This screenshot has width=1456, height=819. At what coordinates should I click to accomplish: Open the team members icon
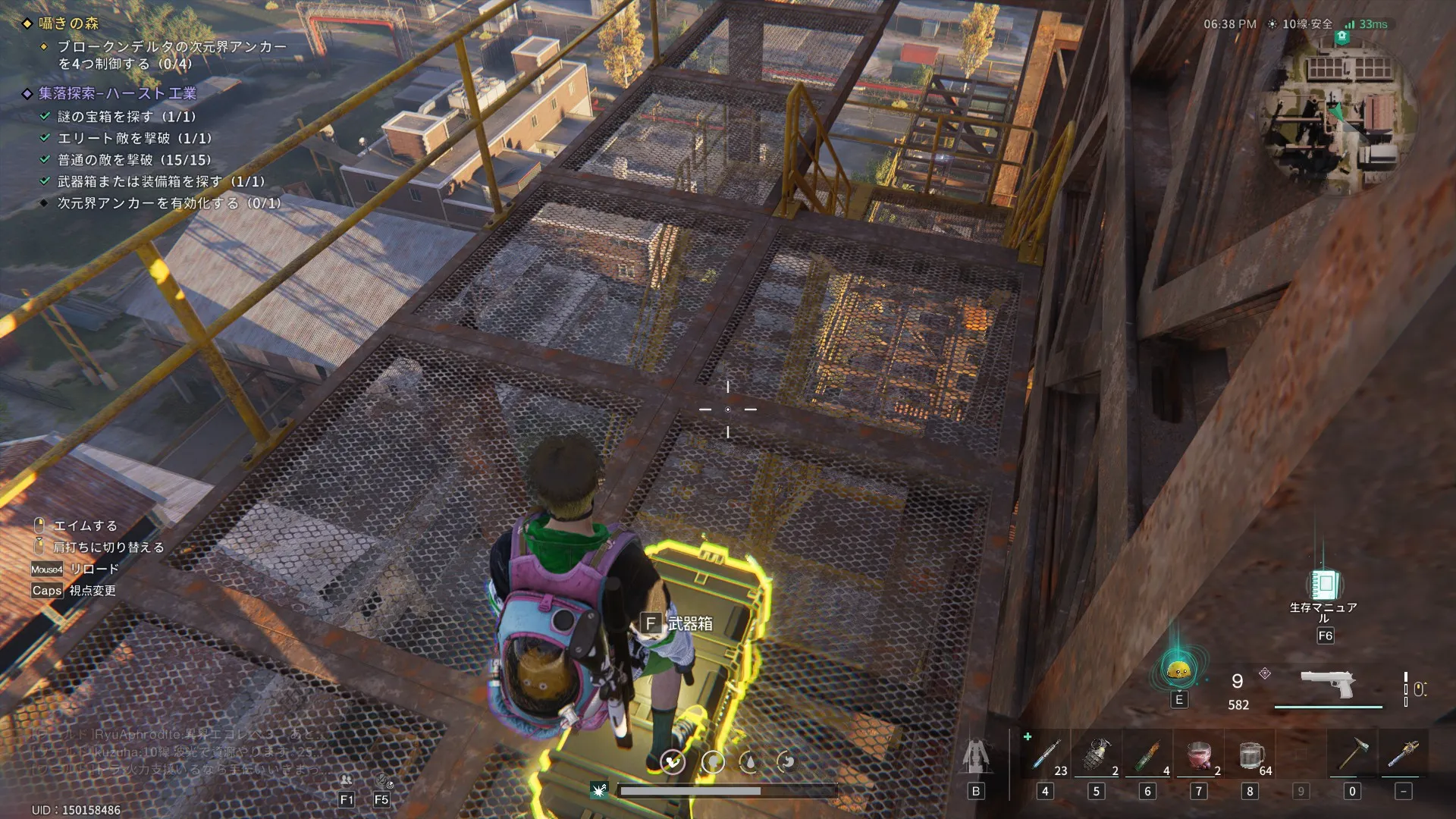(347, 780)
